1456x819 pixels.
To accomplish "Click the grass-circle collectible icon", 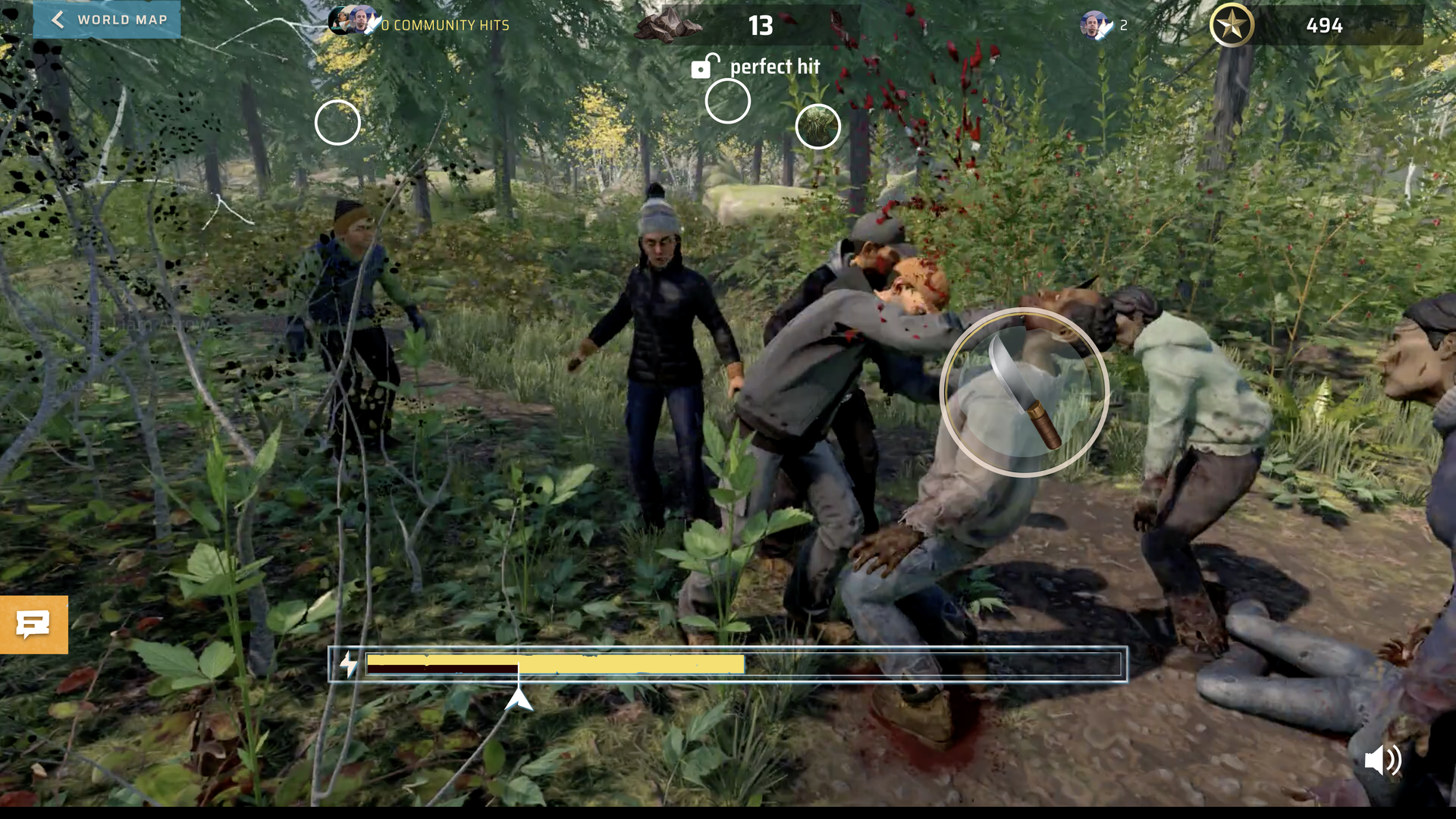I will (817, 127).
